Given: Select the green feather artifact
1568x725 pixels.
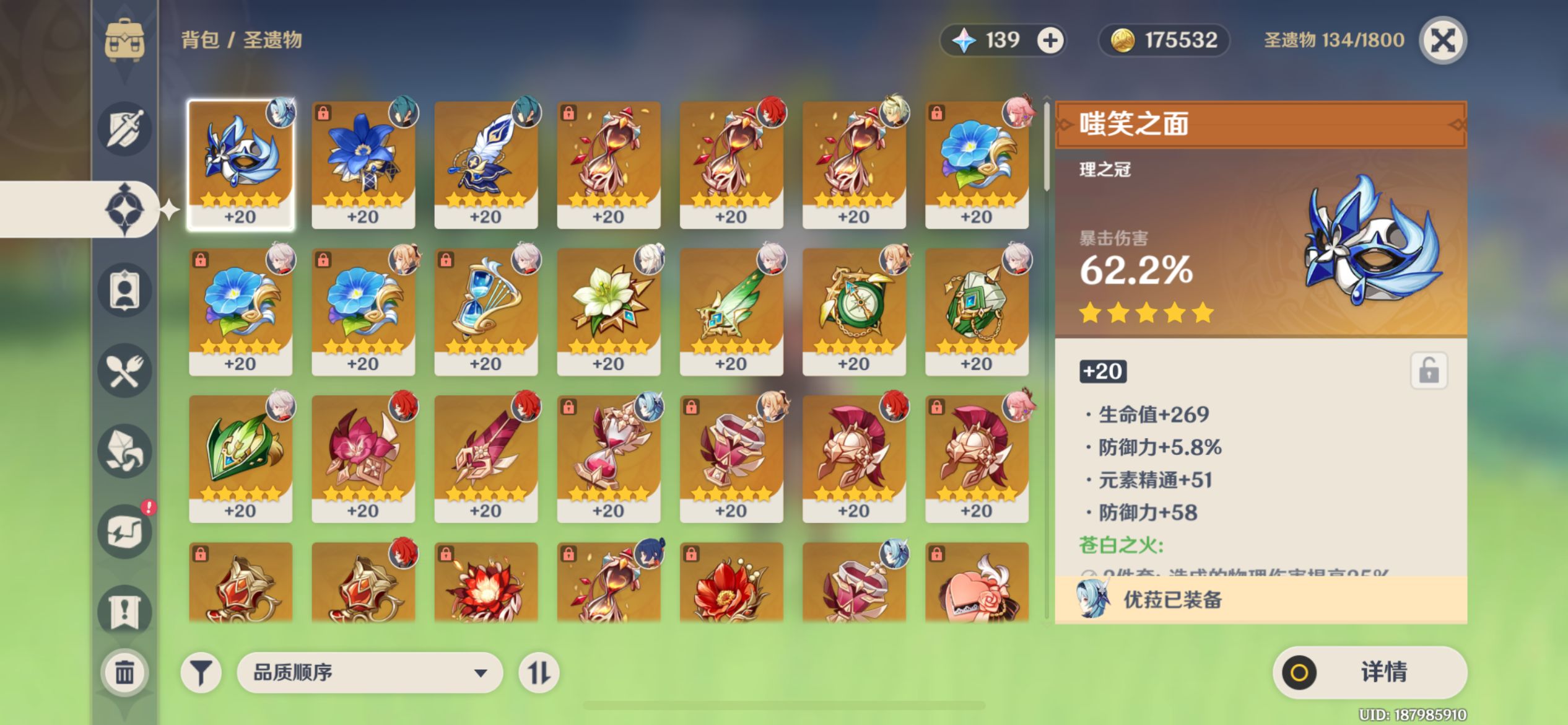Looking at the screenshot, I should point(731,311).
